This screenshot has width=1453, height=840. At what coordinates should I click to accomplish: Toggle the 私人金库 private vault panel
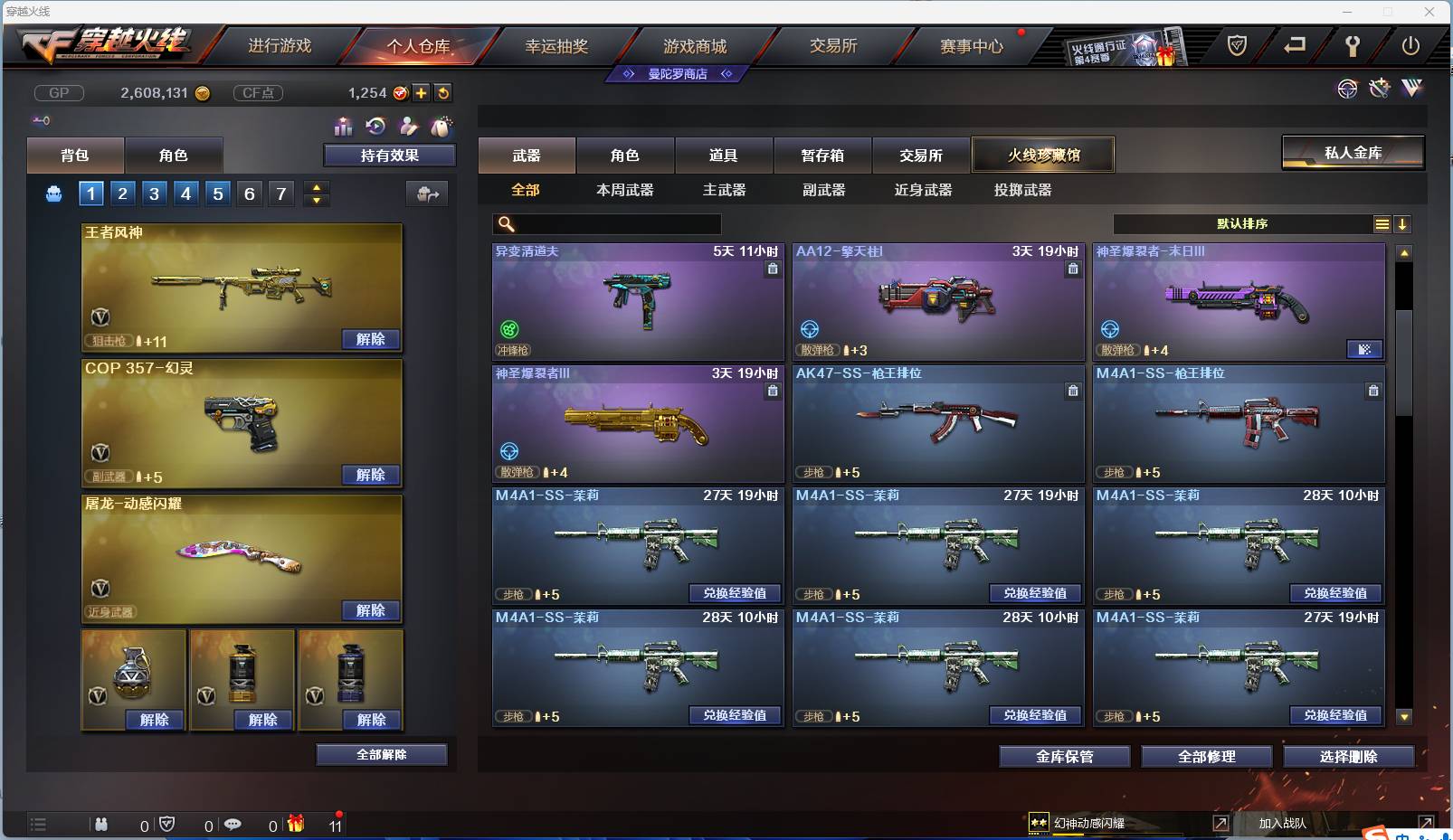pos(1355,153)
